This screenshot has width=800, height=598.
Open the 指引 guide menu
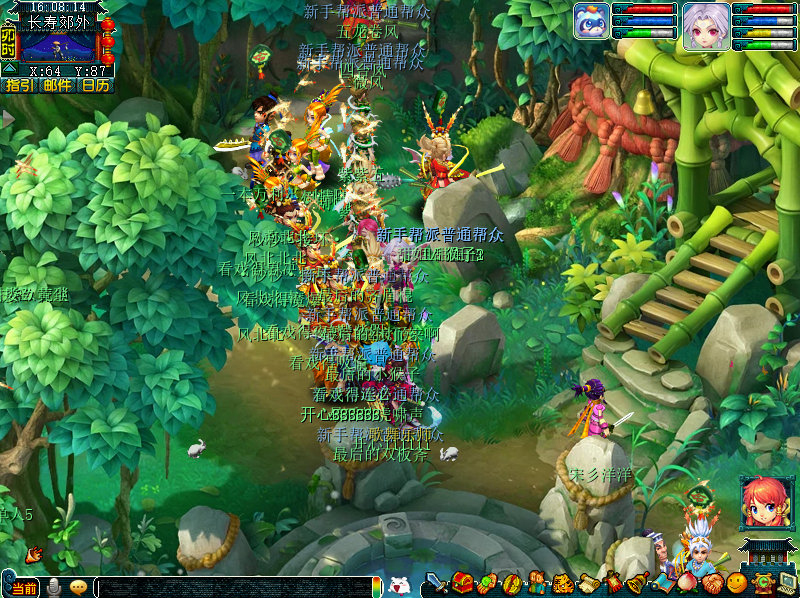[x=20, y=86]
